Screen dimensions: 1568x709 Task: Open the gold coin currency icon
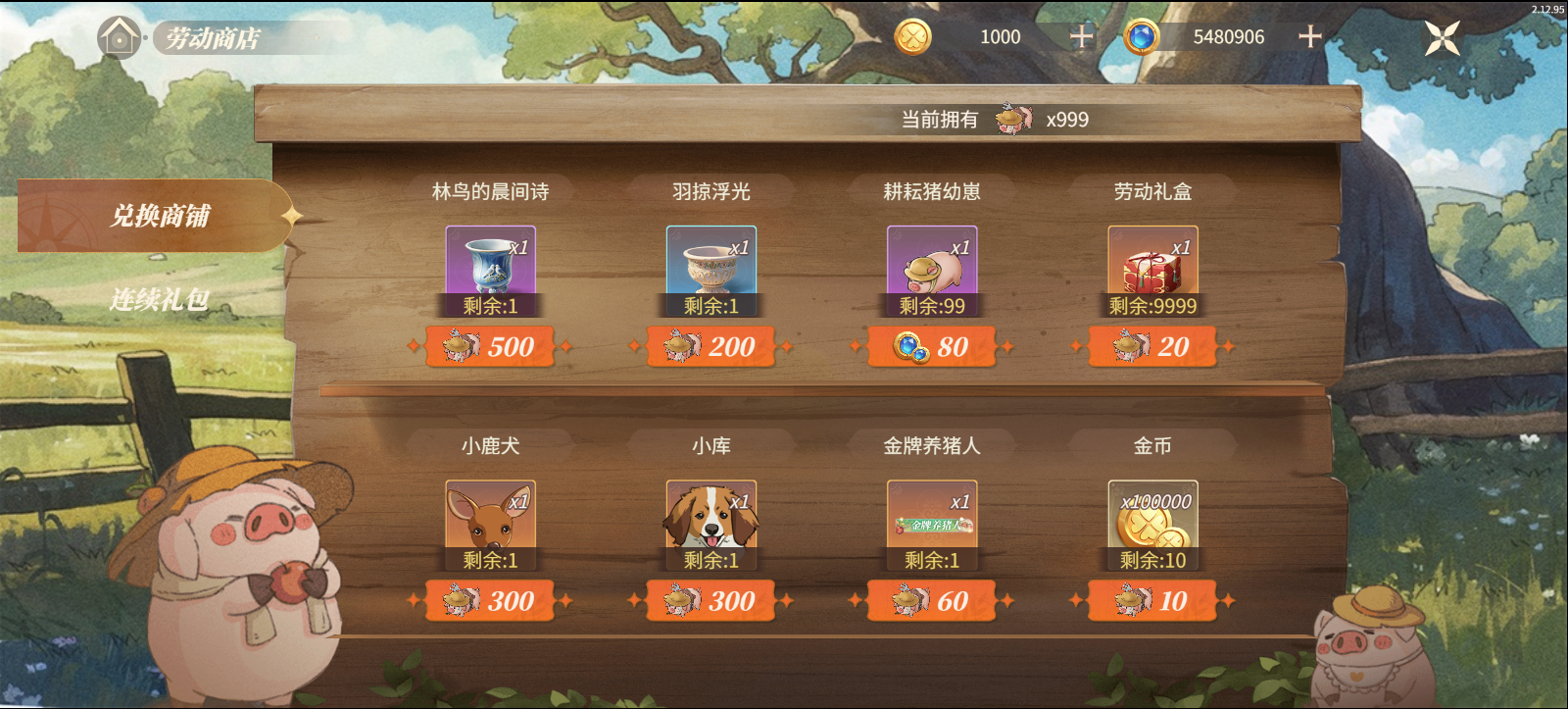pos(913,37)
